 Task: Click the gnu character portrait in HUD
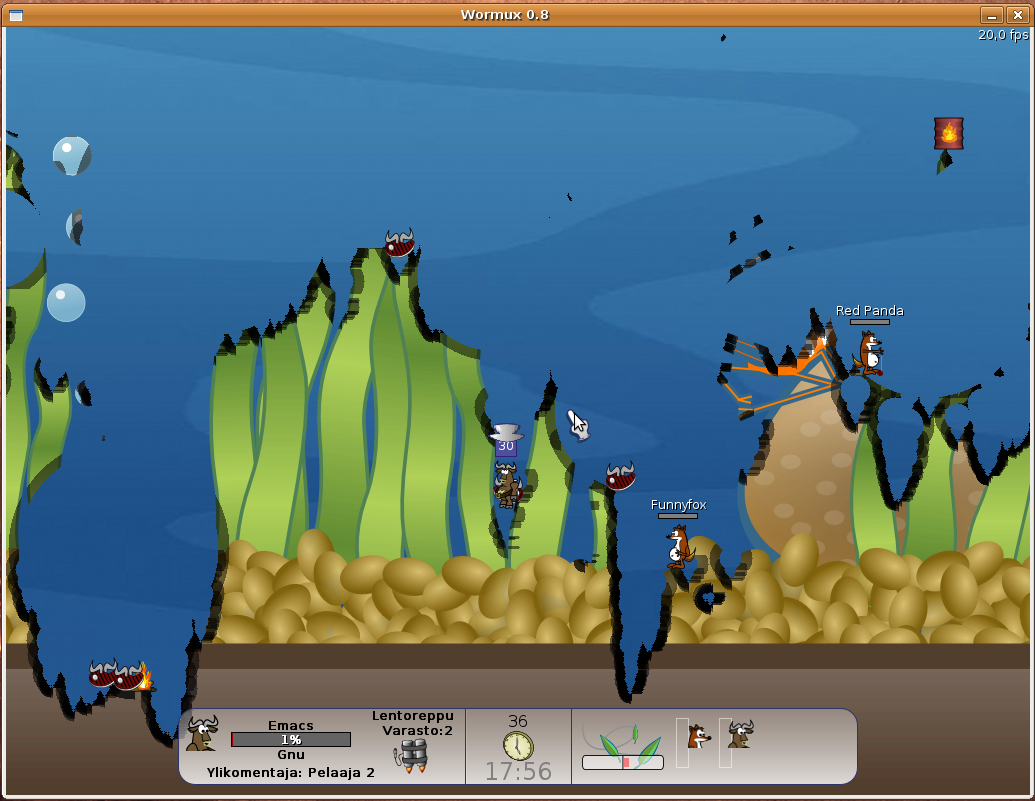click(201, 734)
